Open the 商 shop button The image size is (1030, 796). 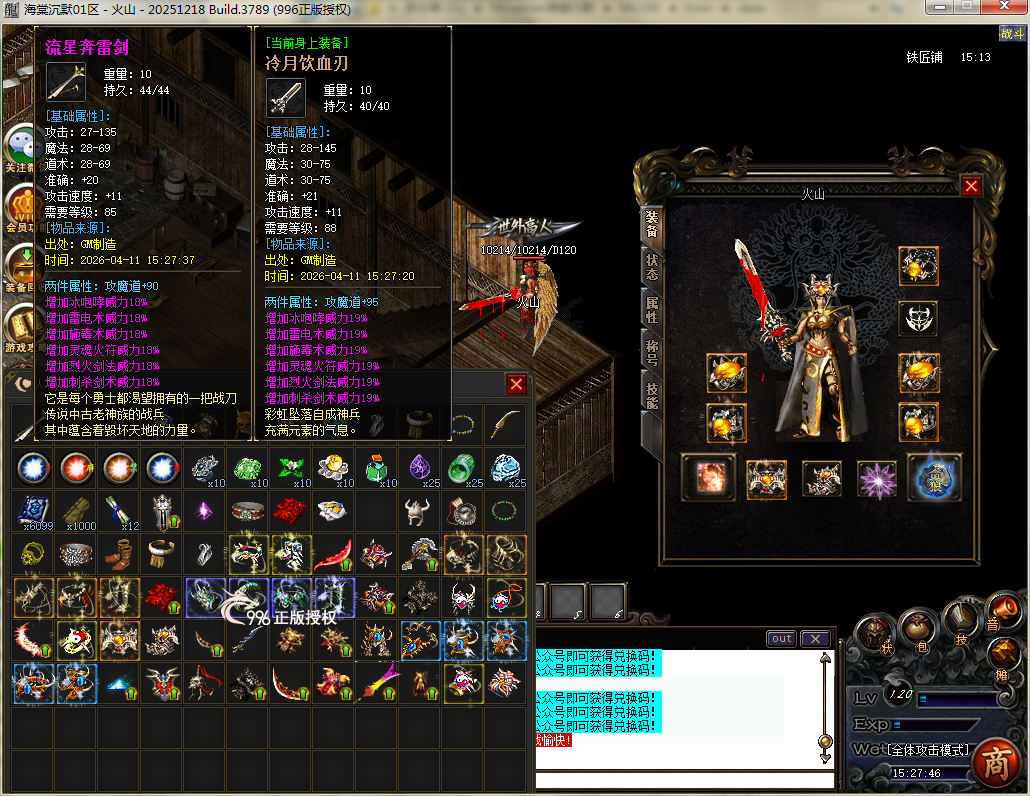click(x=993, y=762)
